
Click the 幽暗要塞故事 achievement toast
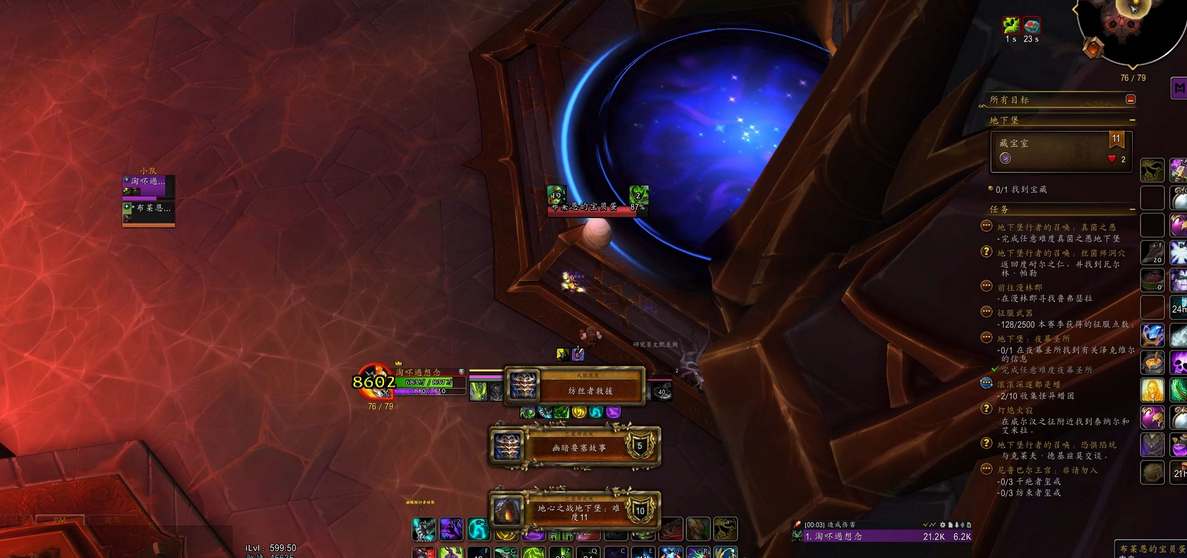click(574, 444)
